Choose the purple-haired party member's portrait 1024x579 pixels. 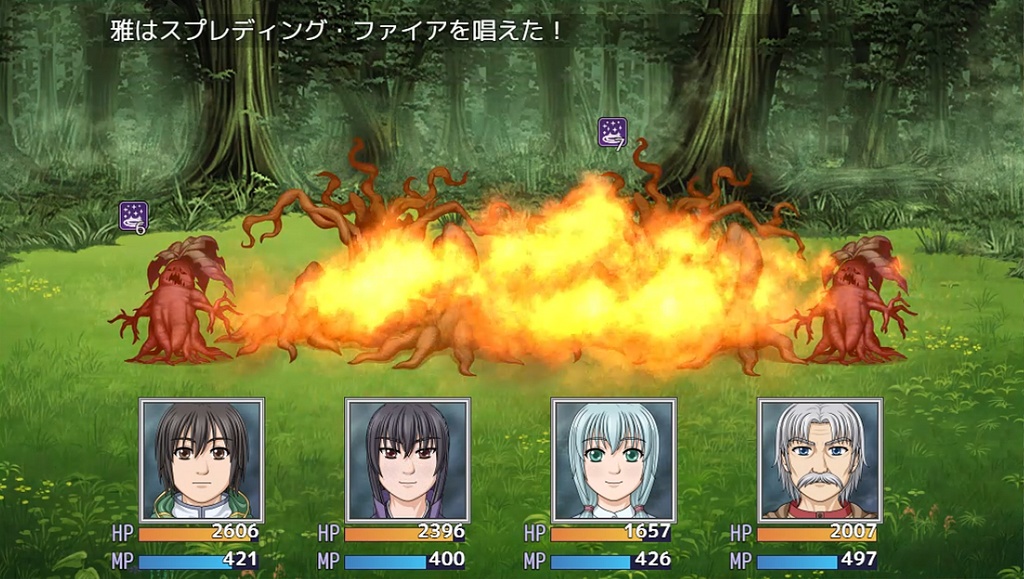point(407,459)
